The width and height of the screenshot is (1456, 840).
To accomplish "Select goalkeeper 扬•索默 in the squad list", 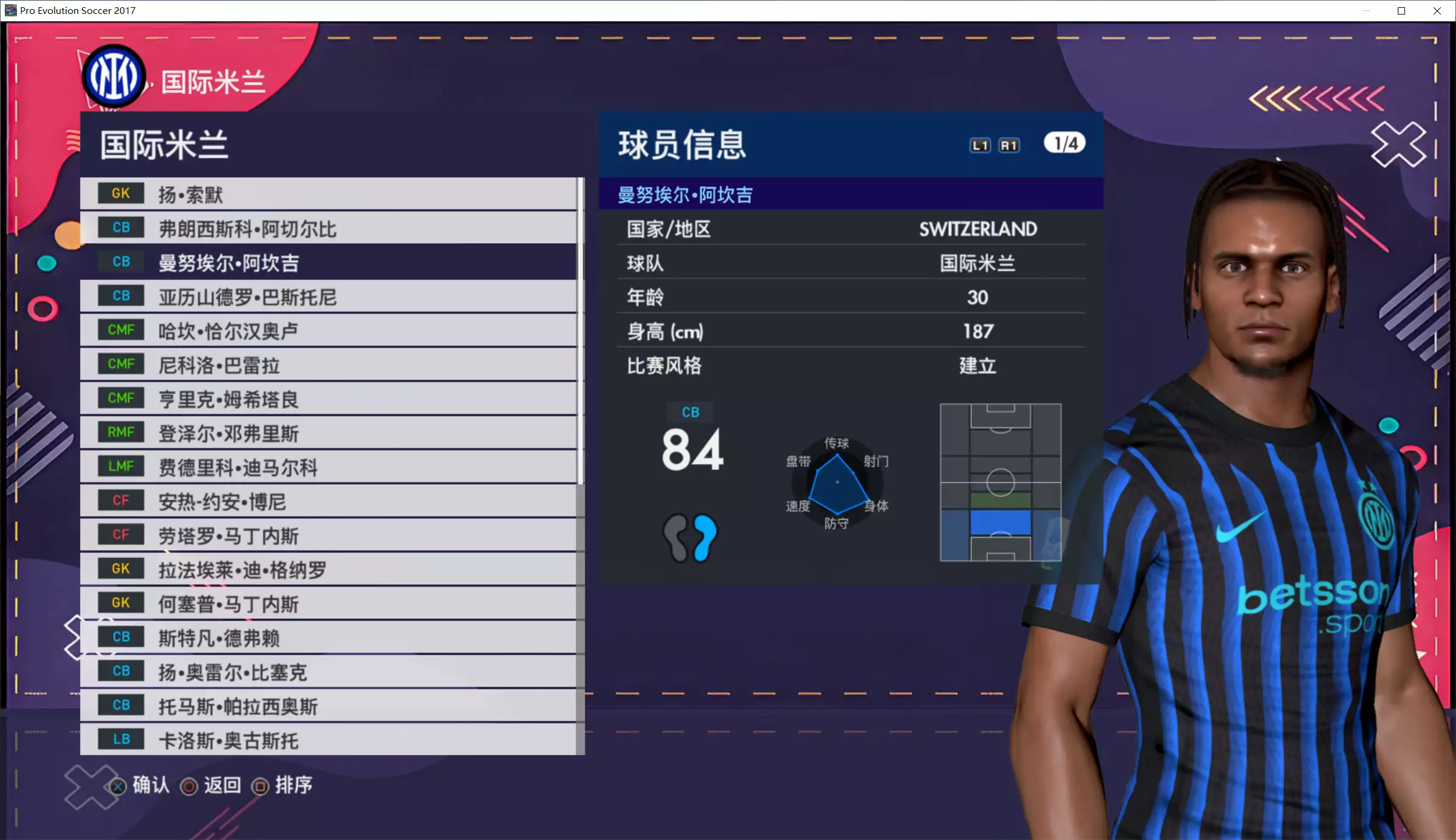I will 327,194.
